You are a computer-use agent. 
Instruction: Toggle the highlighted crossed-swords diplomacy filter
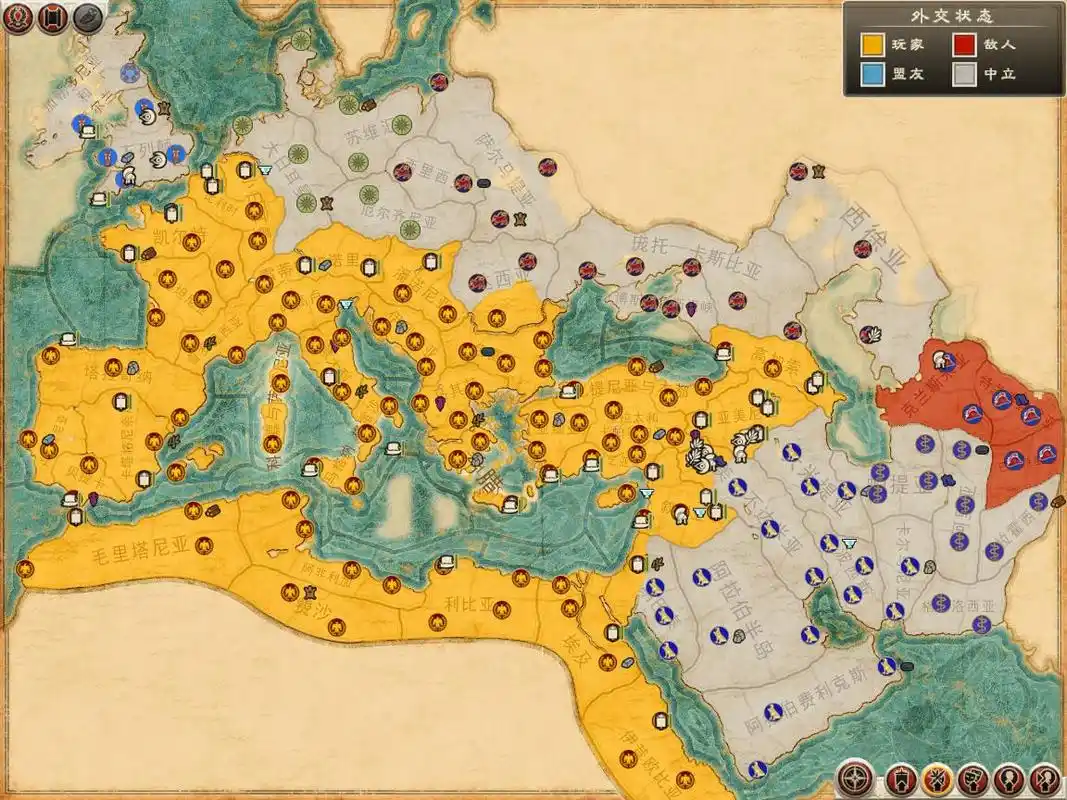[x=937, y=778]
